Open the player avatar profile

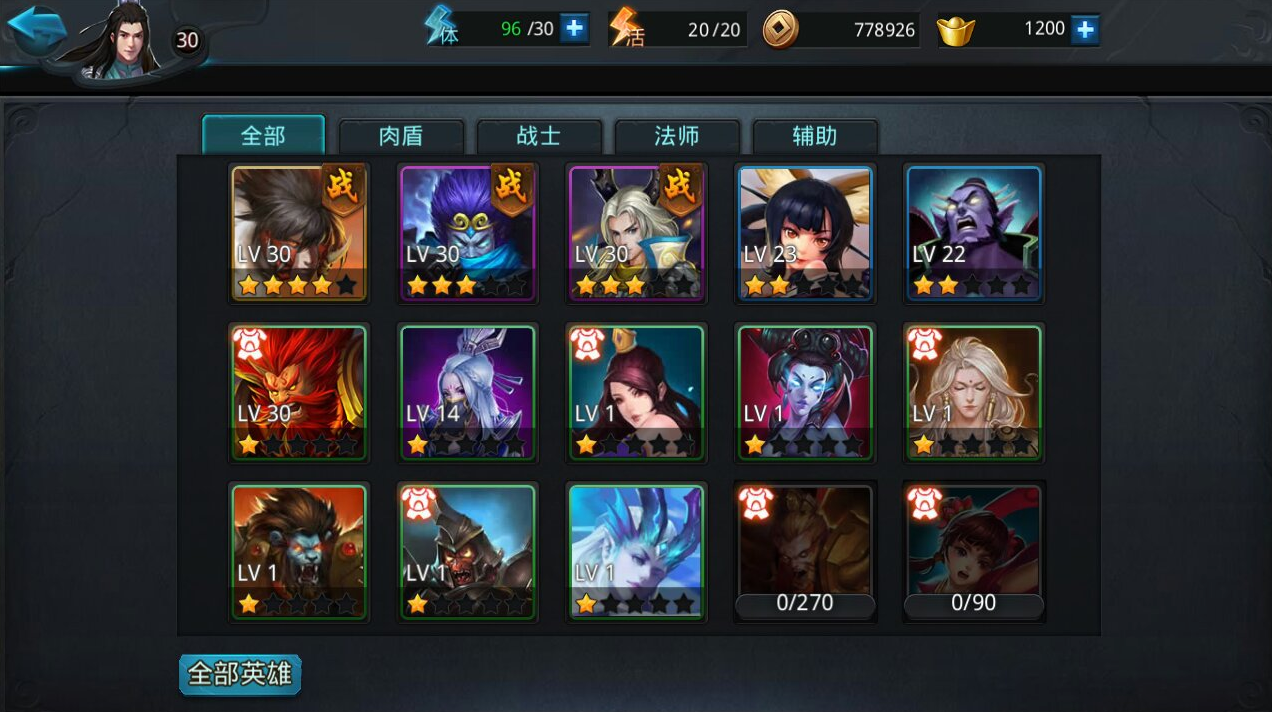(123, 42)
